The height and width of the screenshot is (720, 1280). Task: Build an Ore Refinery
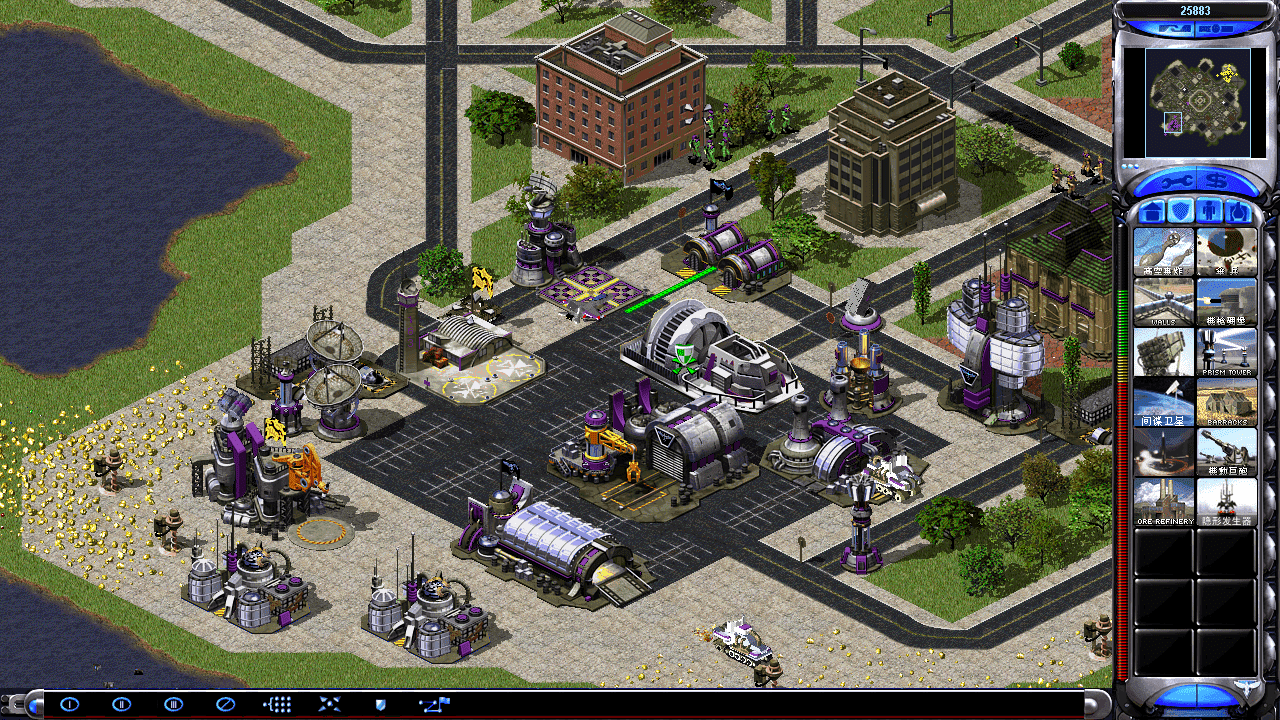coord(1164,501)
